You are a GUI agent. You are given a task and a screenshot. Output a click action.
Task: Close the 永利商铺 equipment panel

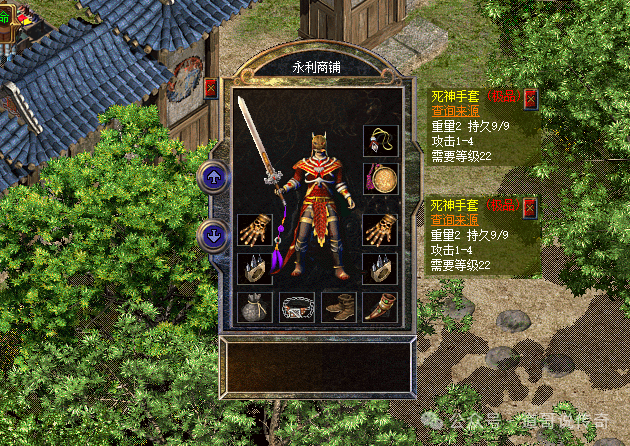(x=210, y=88)
